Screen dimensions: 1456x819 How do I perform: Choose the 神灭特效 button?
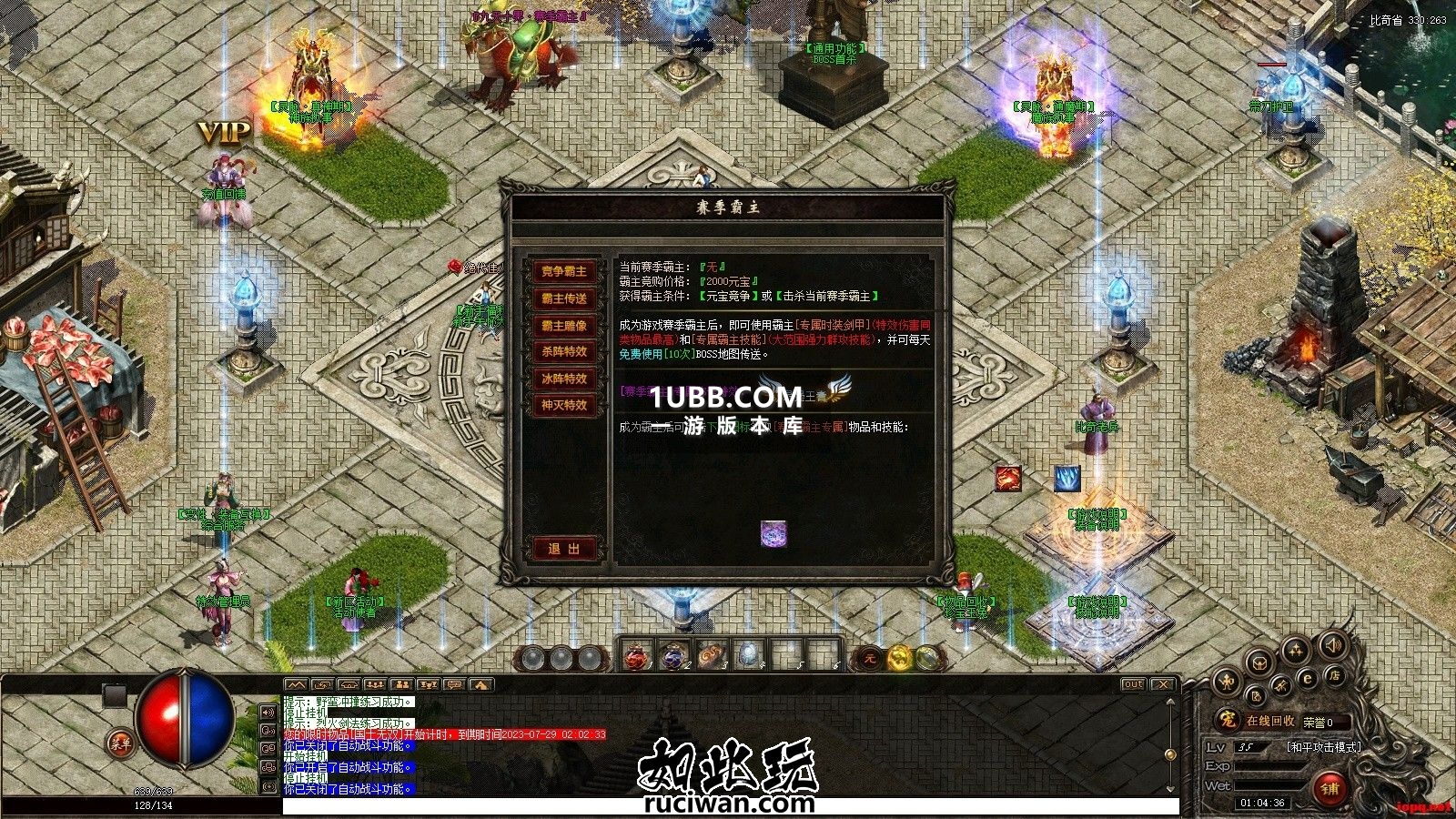click(x=564, y=405)
